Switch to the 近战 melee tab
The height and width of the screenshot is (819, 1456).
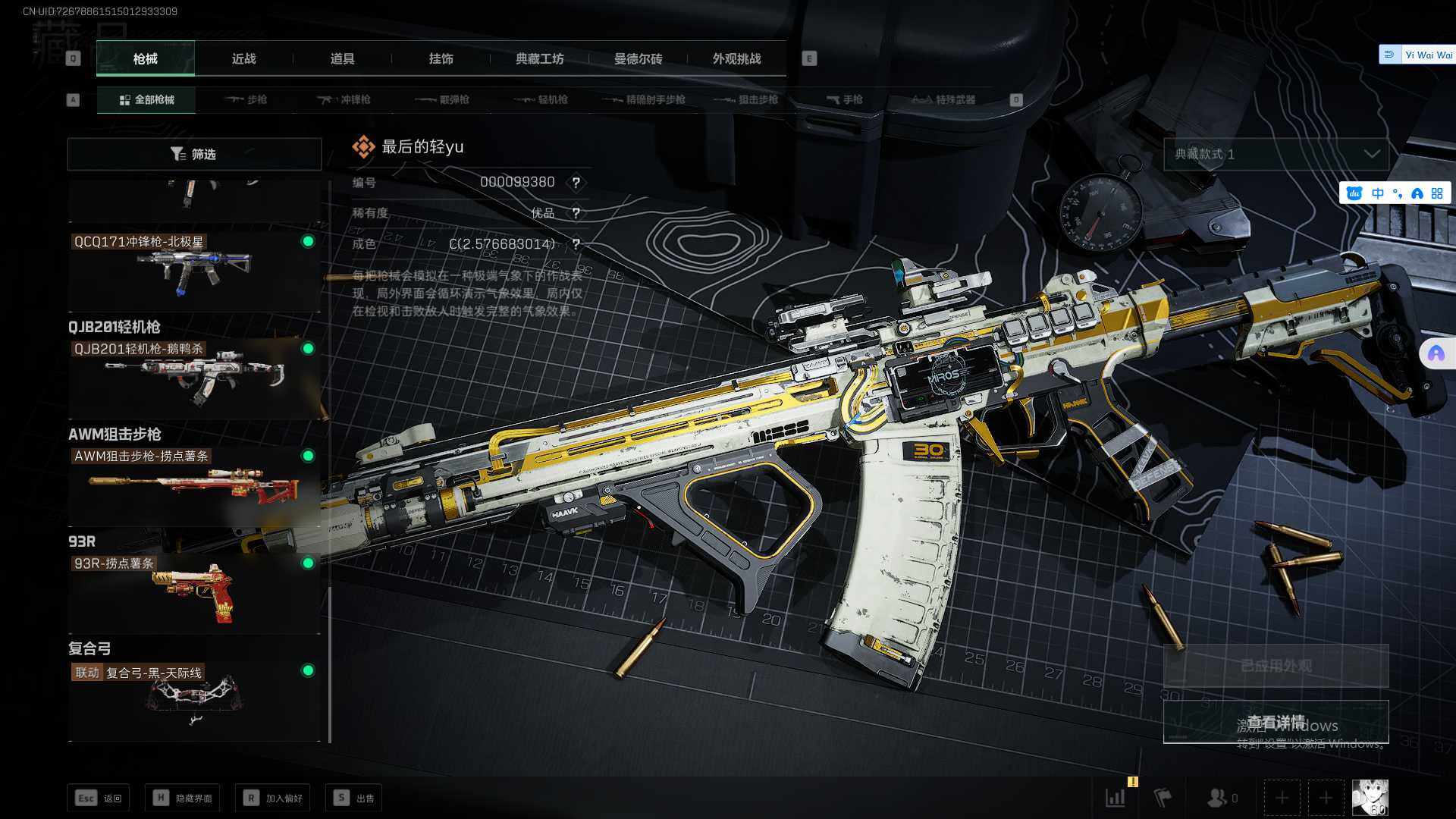[x=243, y=58]
